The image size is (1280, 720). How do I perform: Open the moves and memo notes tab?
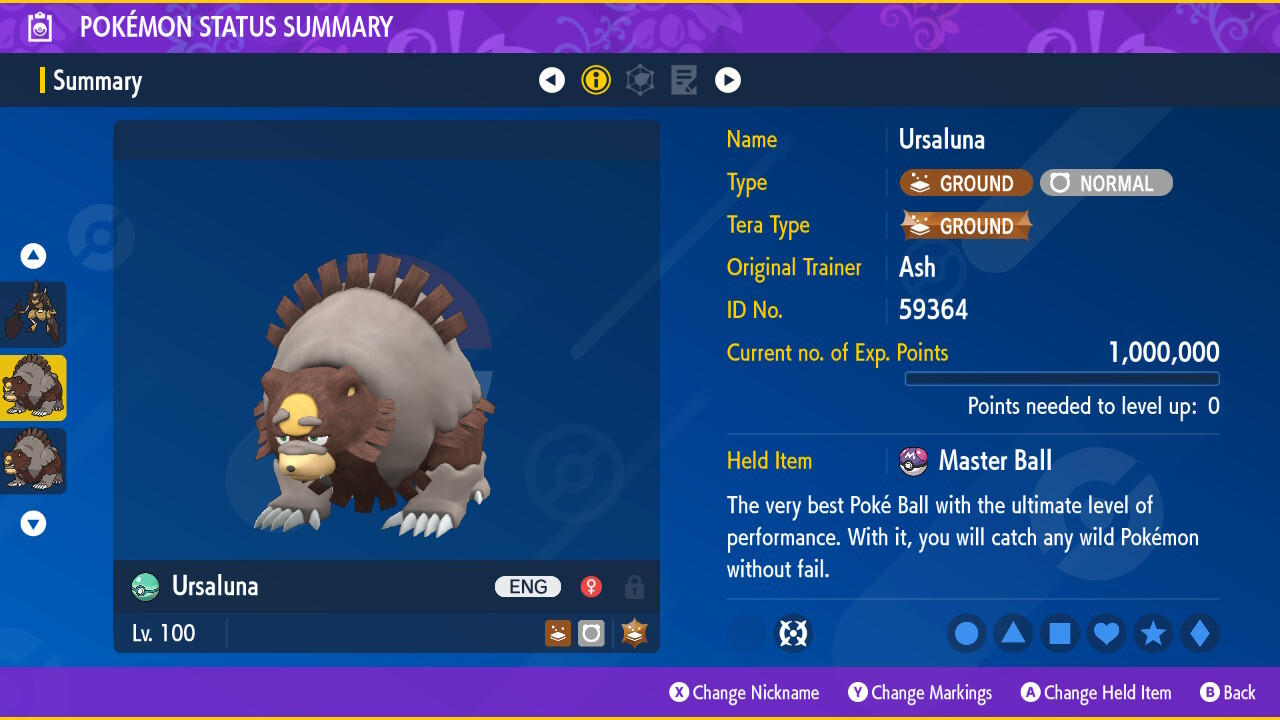click(x=684, y=80)
